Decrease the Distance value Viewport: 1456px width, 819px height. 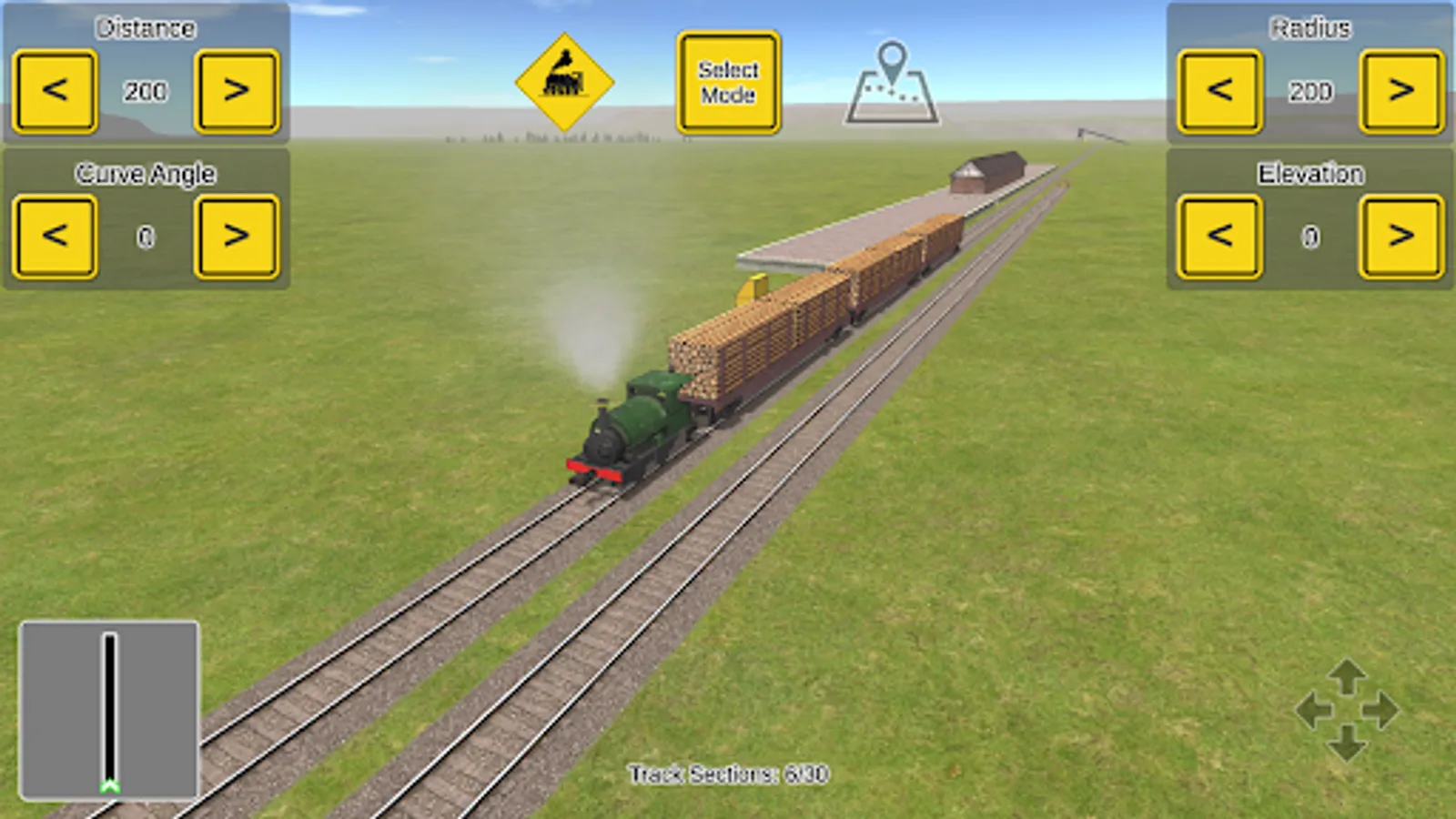[x=53, y=88]
